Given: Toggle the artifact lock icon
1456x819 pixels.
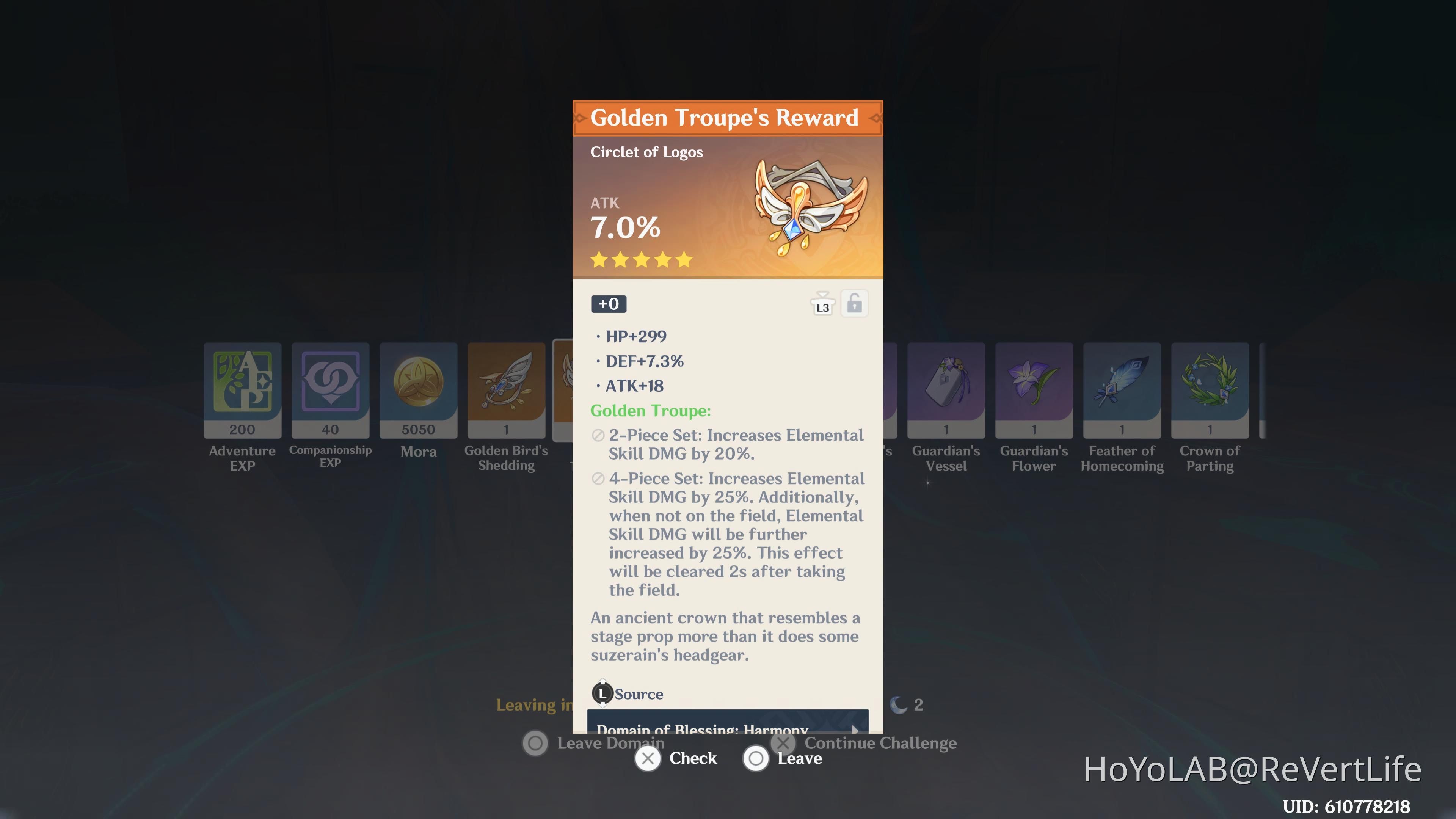Looking at the screenshot, I should coord(854,303).
